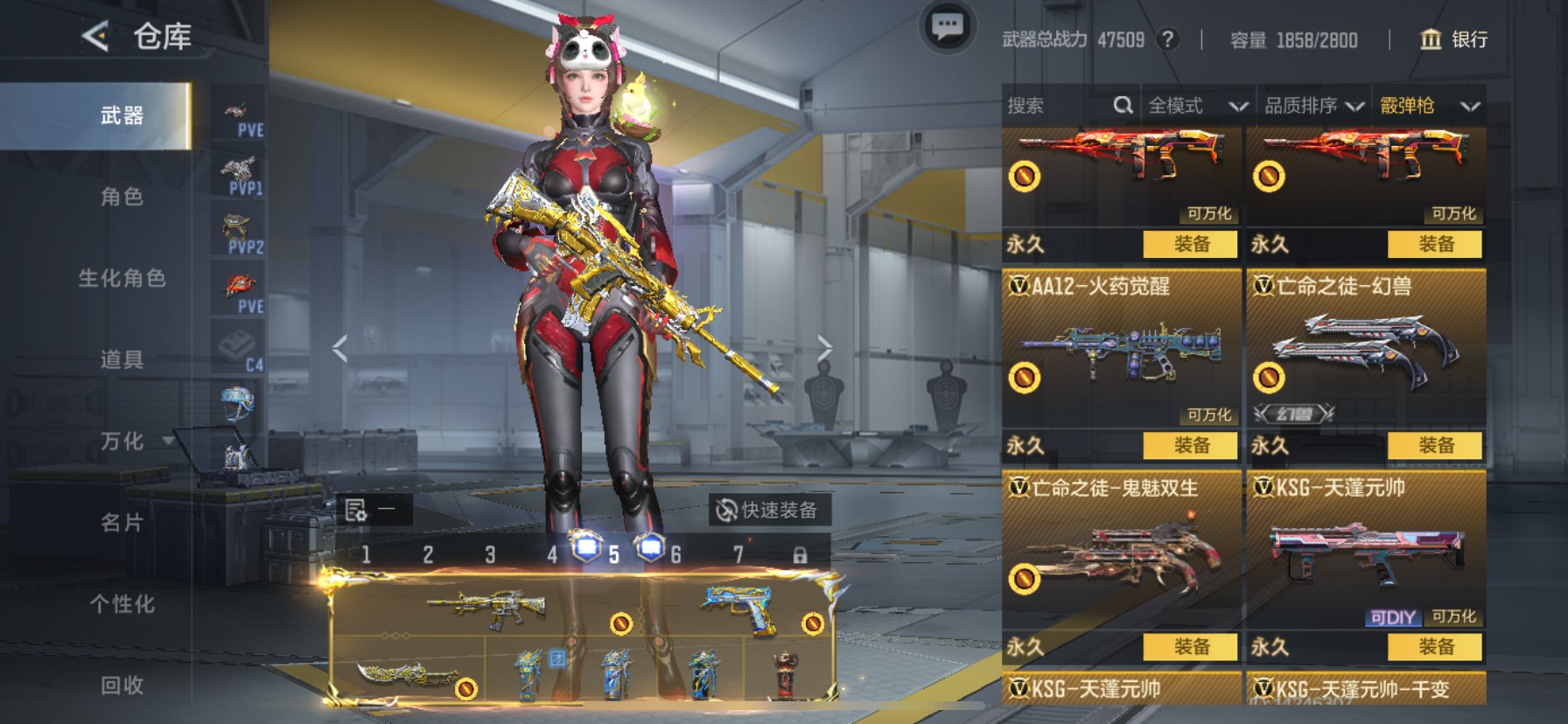The width and height of the screenshot is (1568, 724).
Task: Open the 品质排序 sort dropdown
Action: tap(1313, 106)
